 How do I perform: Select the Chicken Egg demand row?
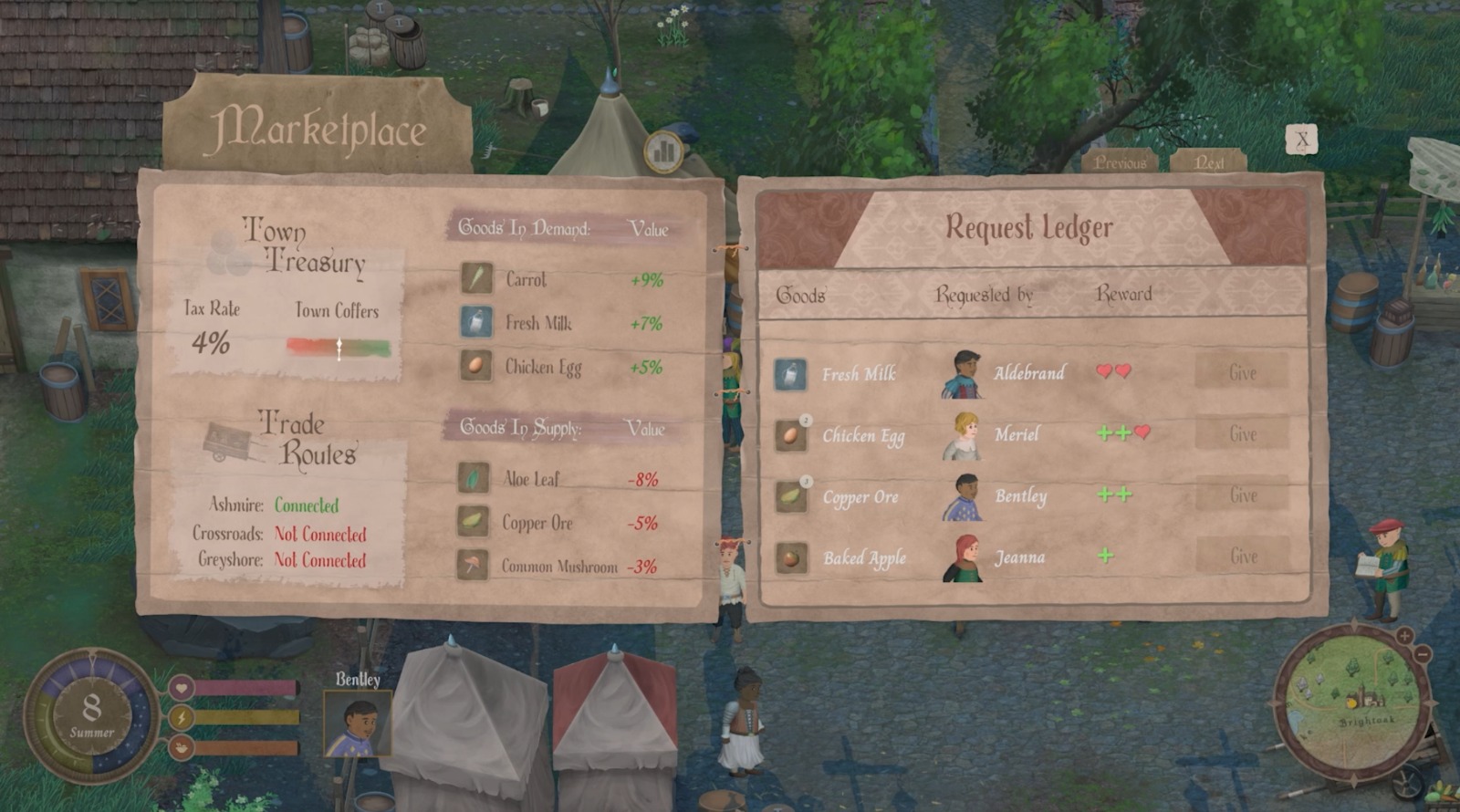point(561,367)
